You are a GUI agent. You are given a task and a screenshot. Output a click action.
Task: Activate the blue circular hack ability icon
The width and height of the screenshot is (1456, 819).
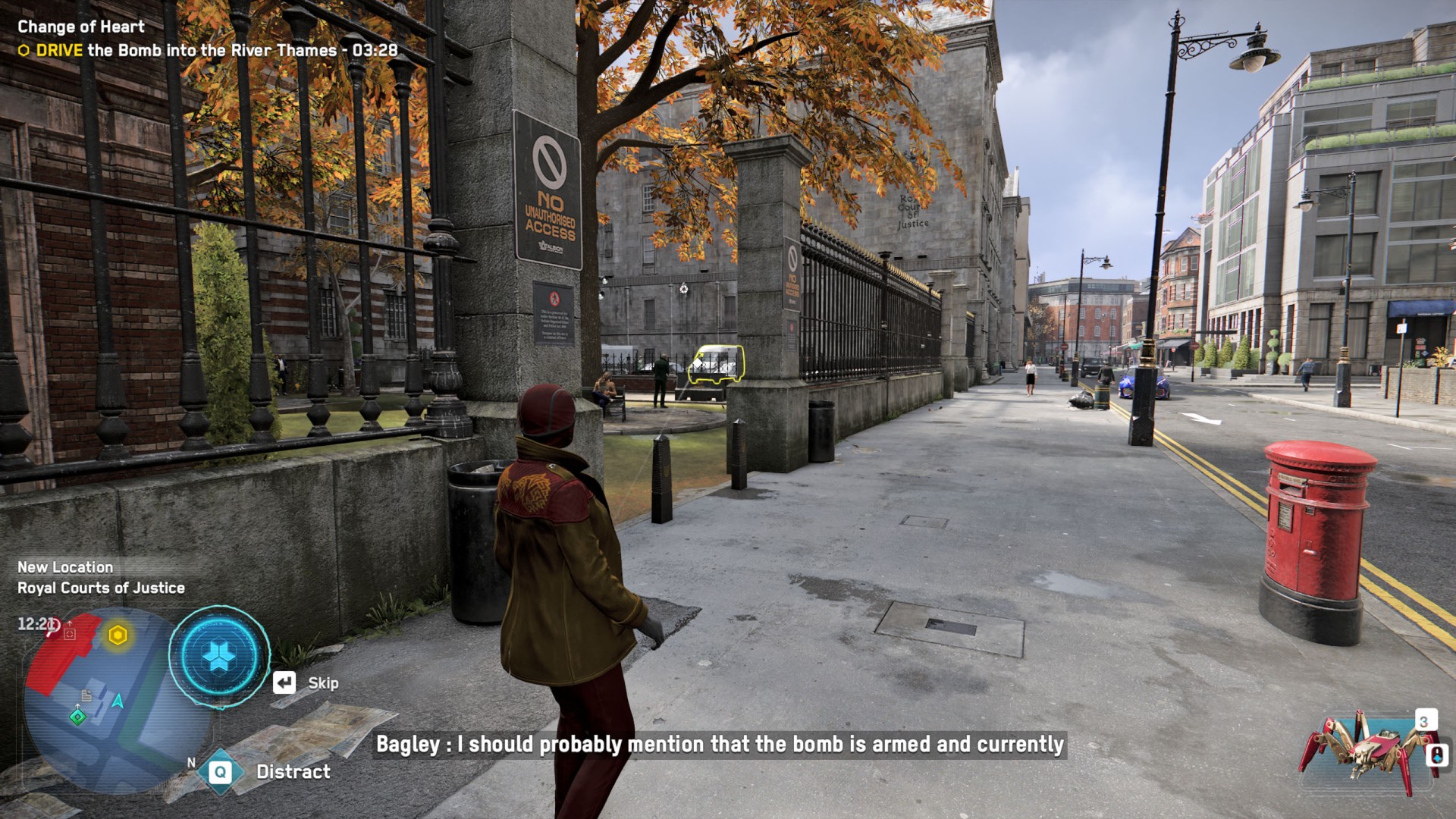click(219, 656)
